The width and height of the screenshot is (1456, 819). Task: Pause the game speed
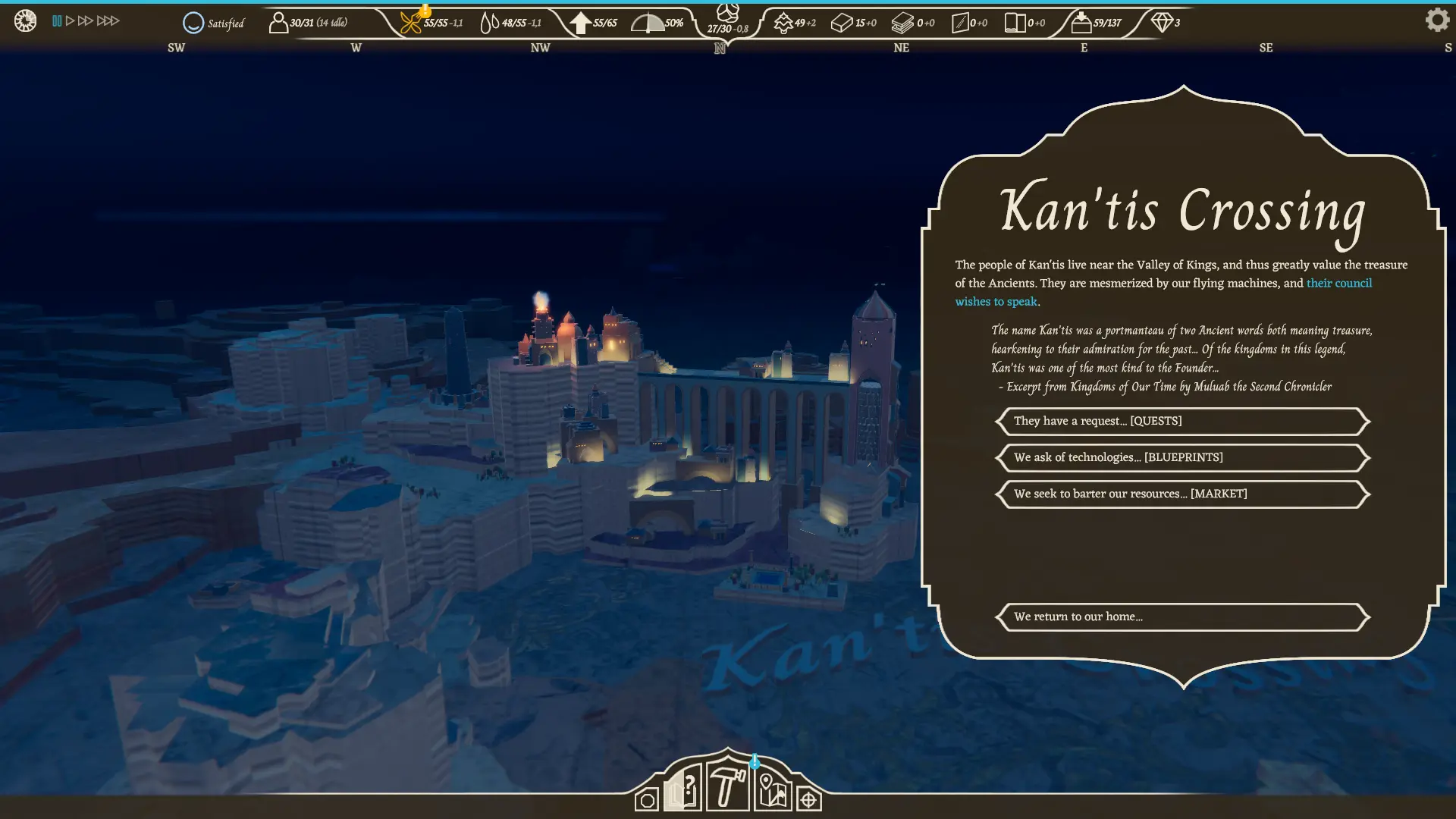pyautogui.click(x=57, y=20)
